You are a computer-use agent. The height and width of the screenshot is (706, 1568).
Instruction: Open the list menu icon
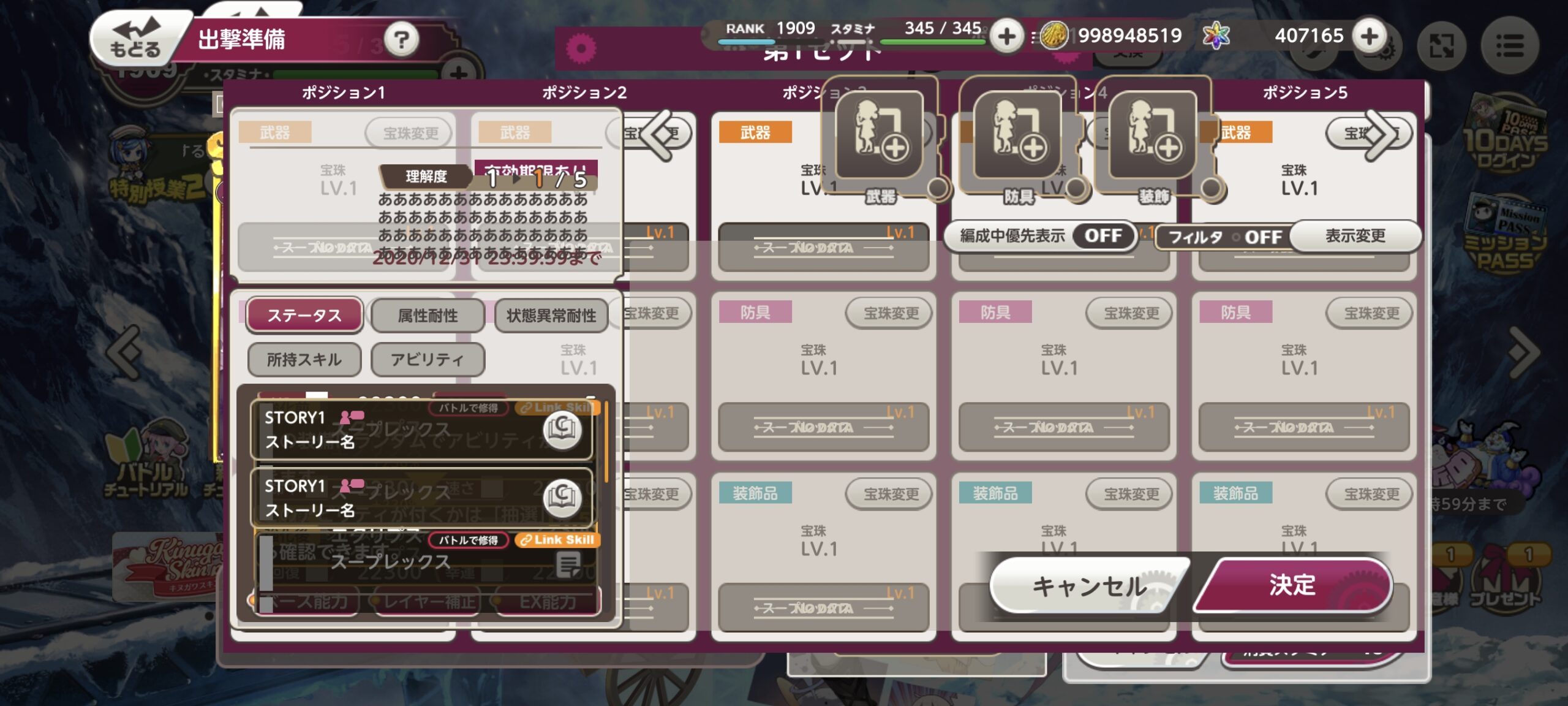point(1509,45)
